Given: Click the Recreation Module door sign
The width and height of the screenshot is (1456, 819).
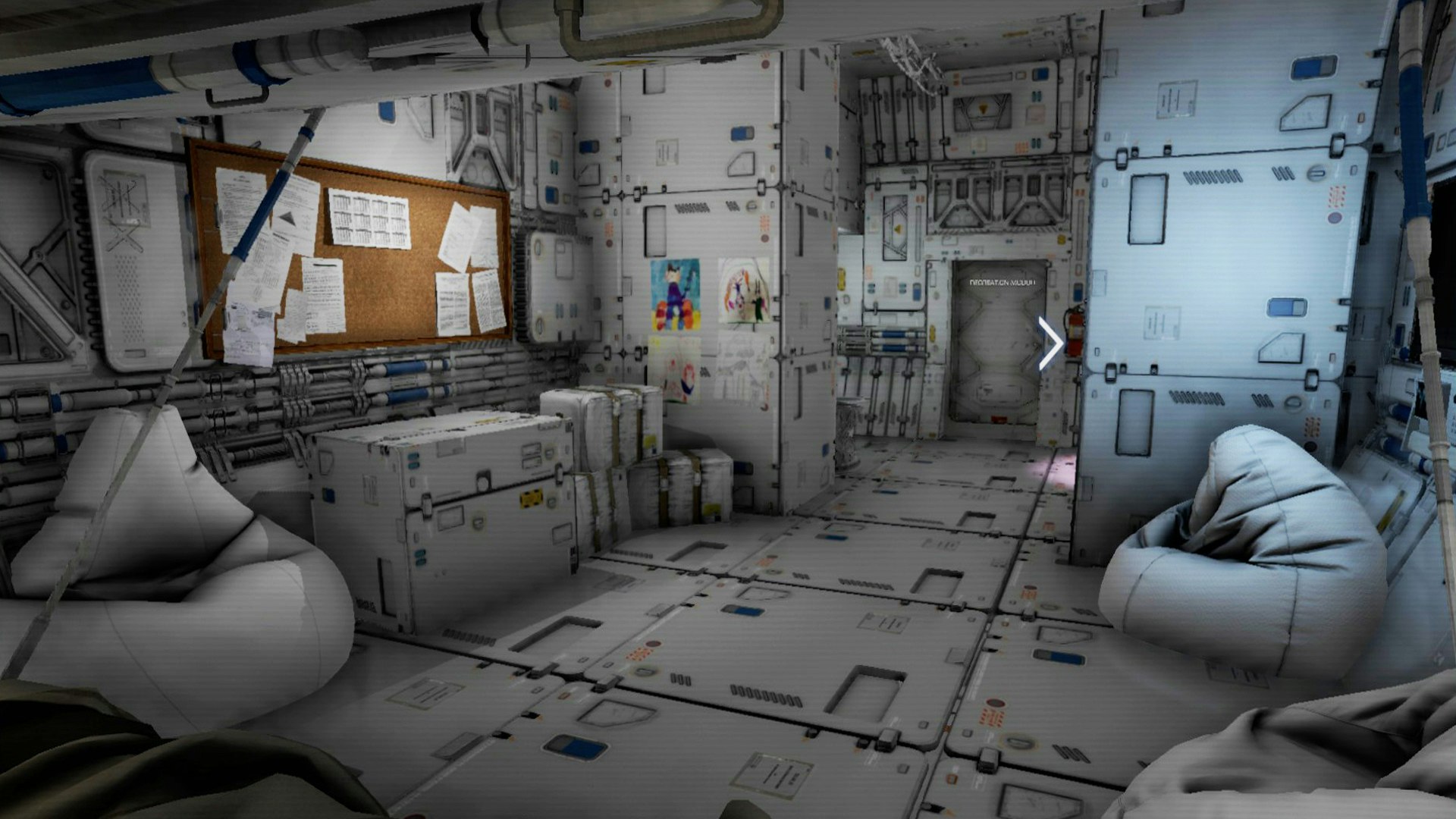Looking at the screenshot, I should (x=1003, y=282).
